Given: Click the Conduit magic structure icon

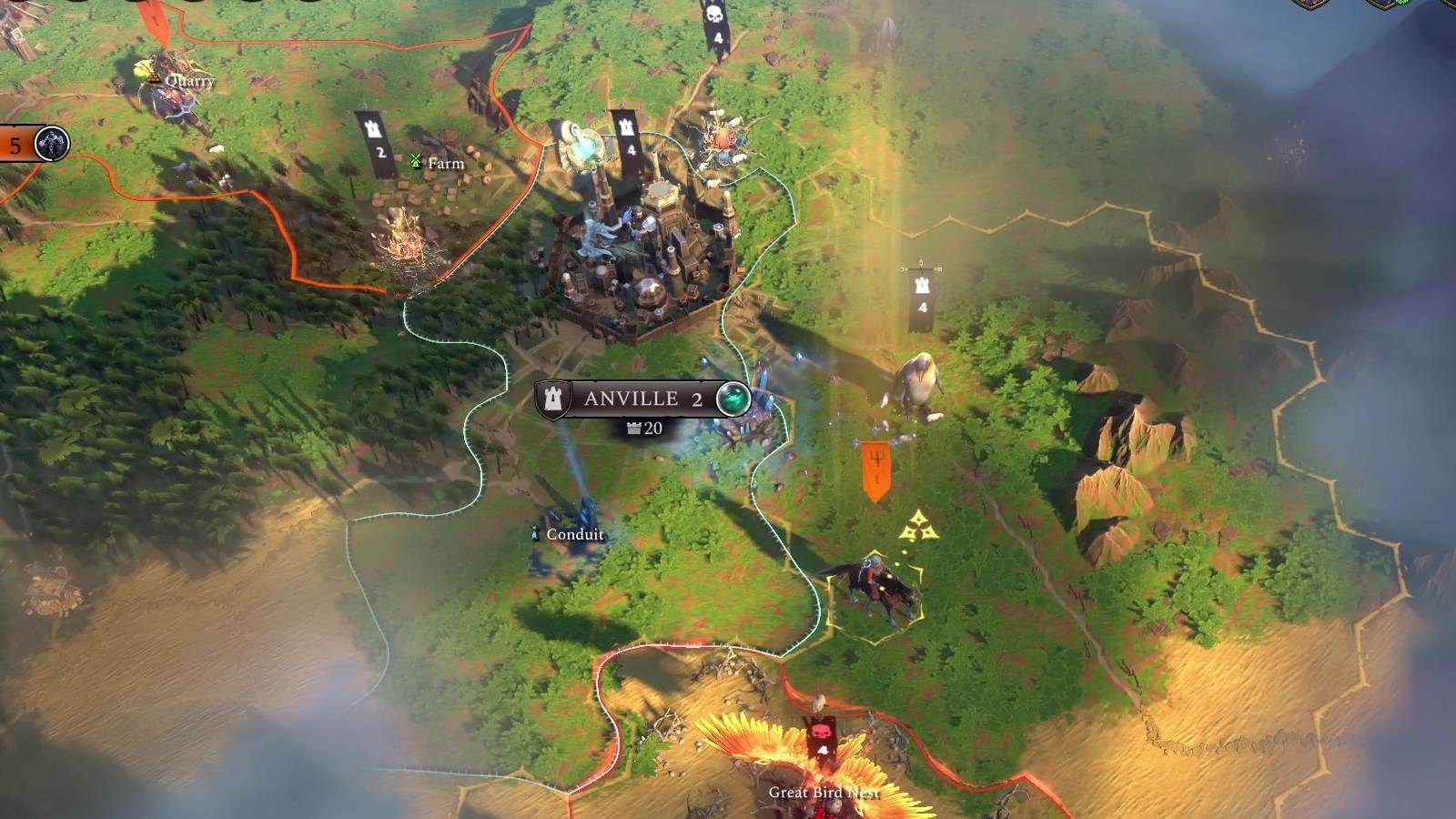Looking at the screenshot, I should coord(535,533).
